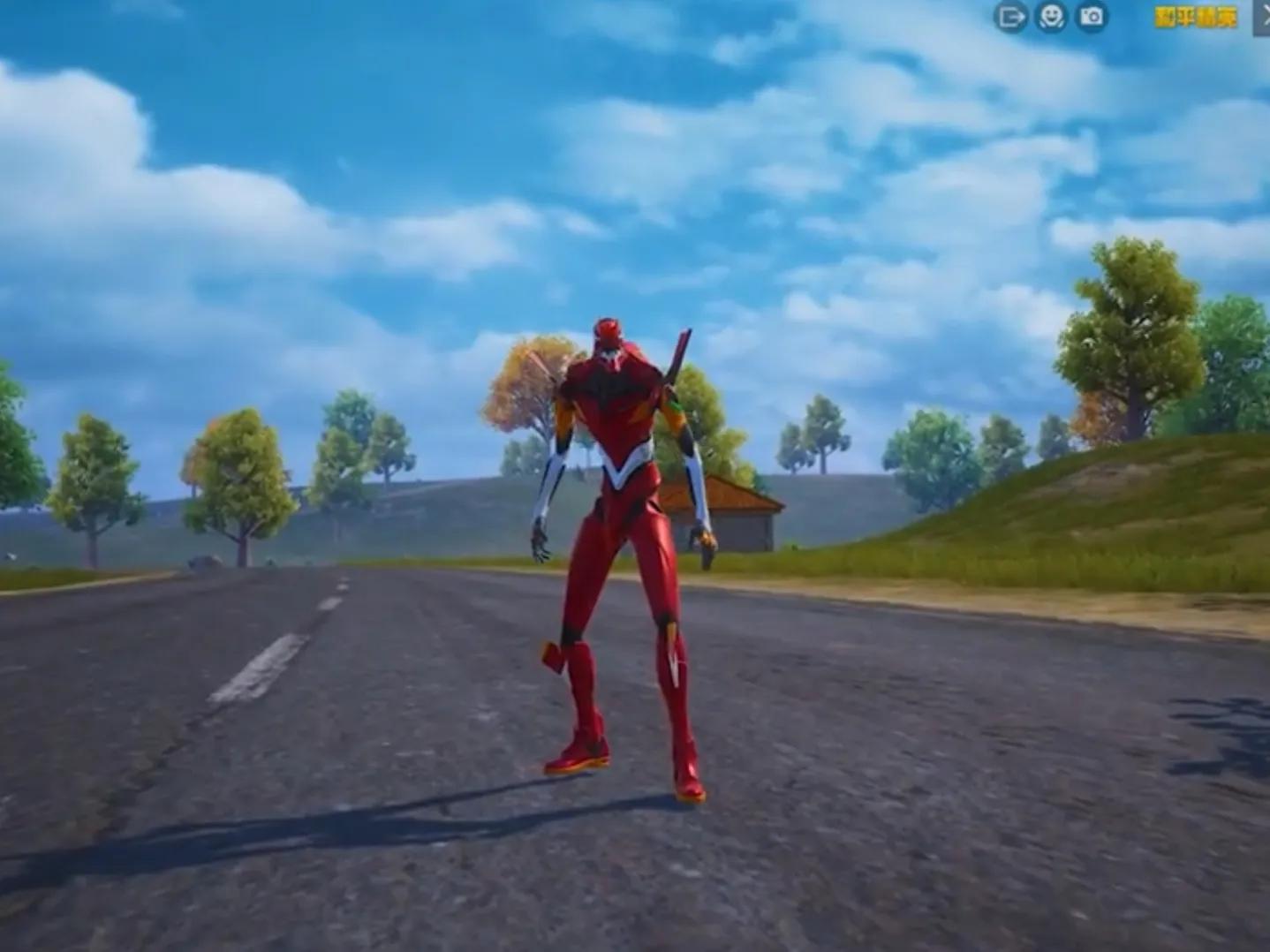Click the exit arrow icon
The image size is (1270, 952).
click(1010, 17)
